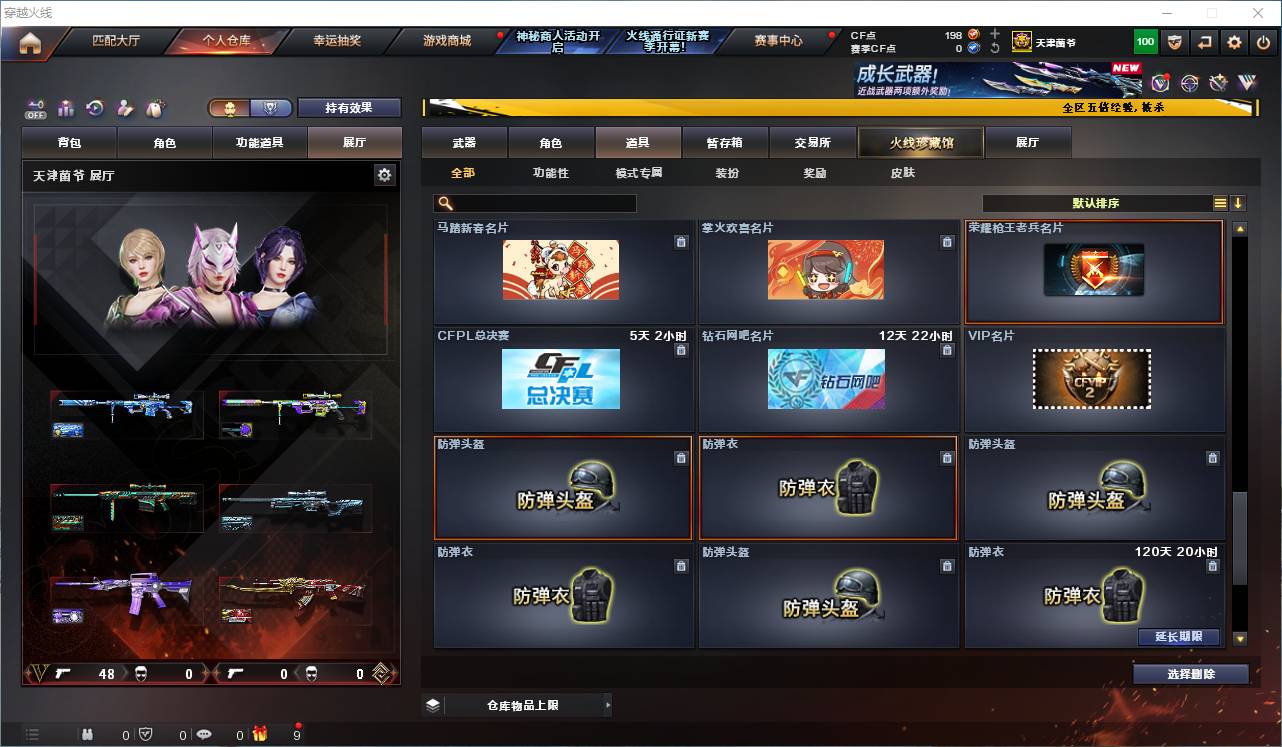1282x747 pixels.
Task: Open the gift icon showing 9 notifications
Action: click(x=262, y=733)
